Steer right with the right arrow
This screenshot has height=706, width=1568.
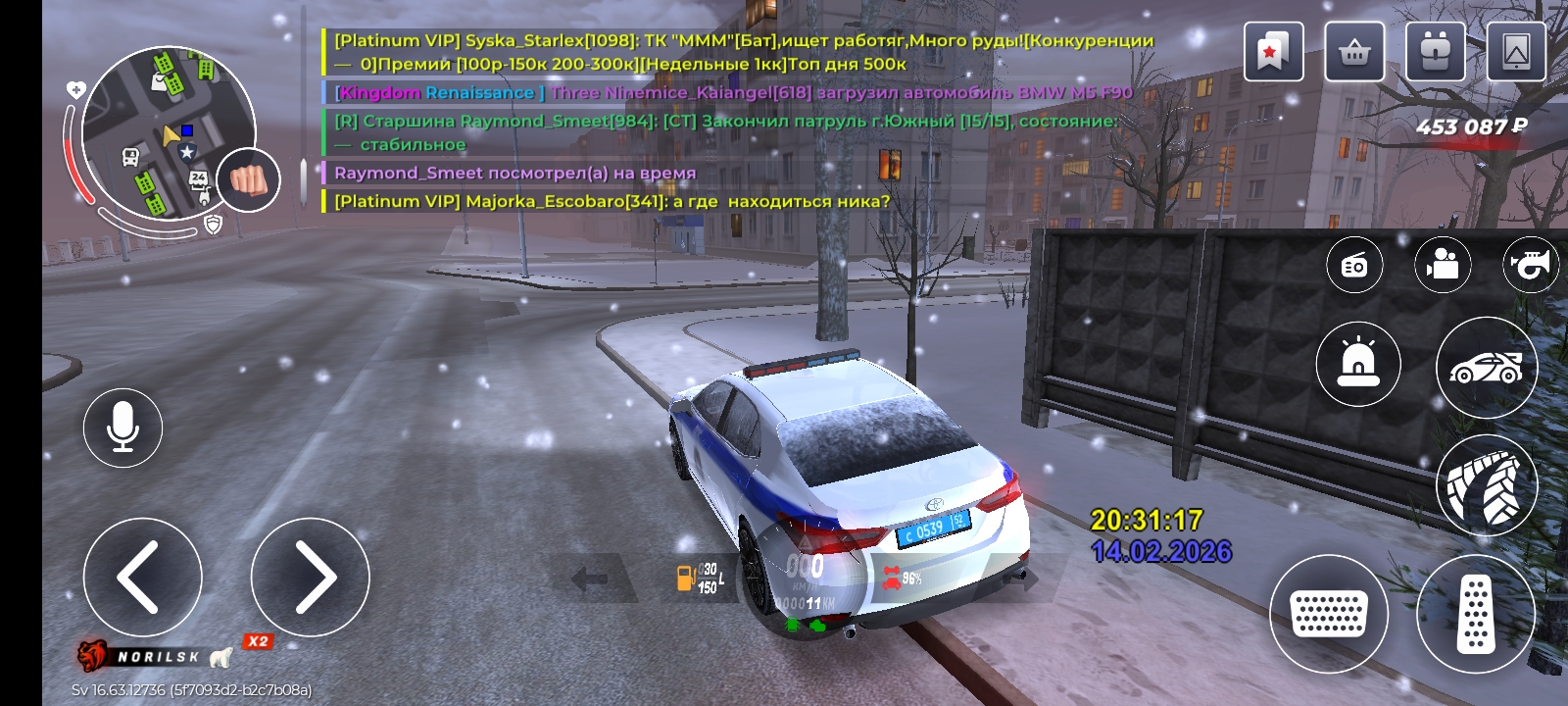coord(310,577)
